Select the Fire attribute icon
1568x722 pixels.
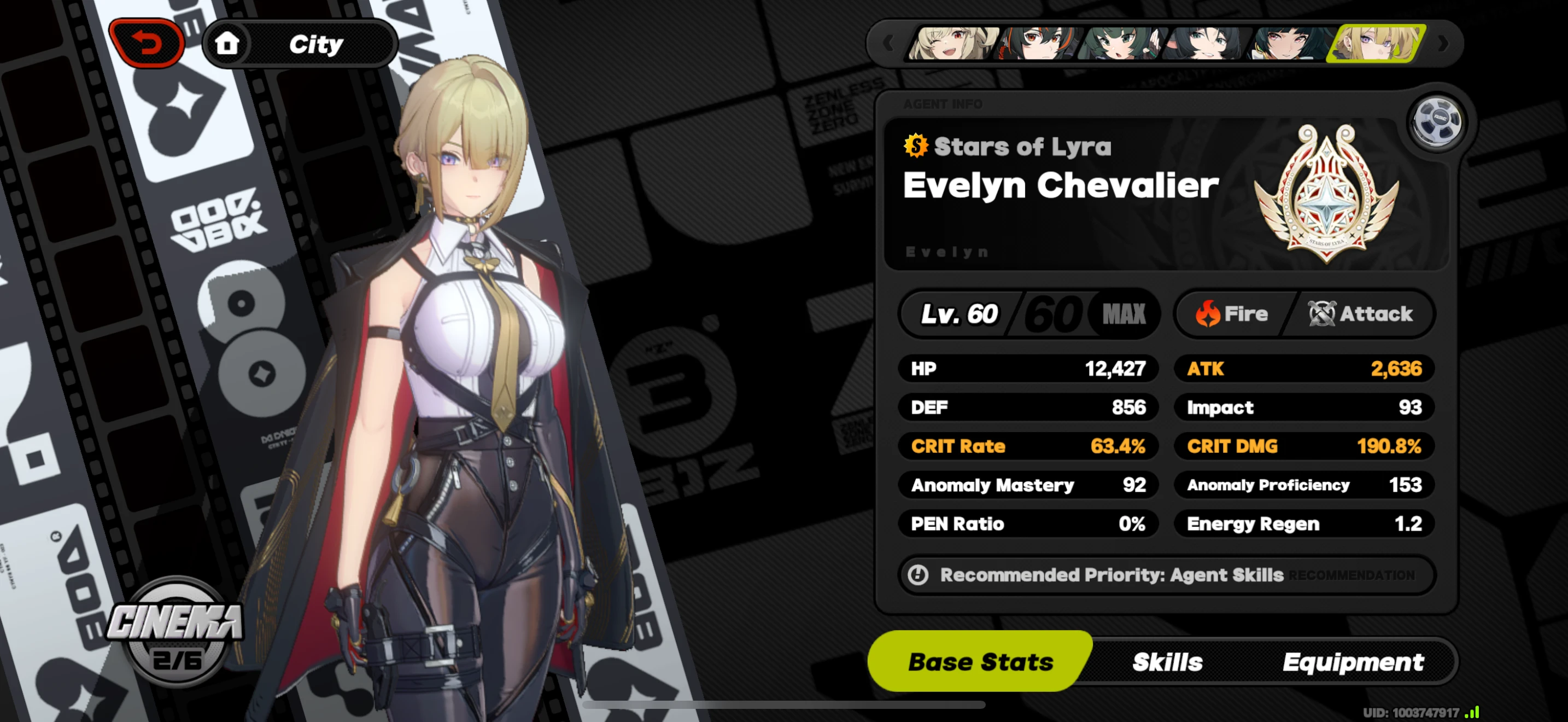[1210, 313]
